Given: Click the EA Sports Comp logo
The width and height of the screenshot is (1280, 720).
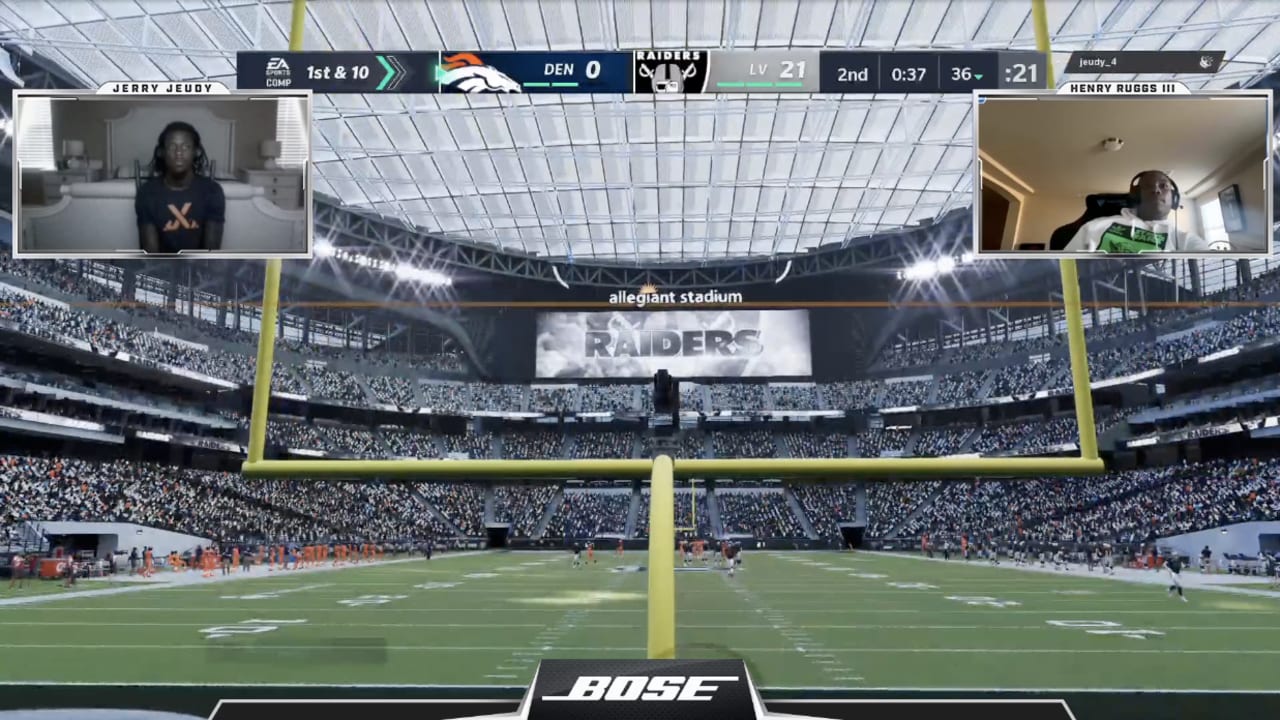Looking at the screenshot, I should (x=277, y=72).
